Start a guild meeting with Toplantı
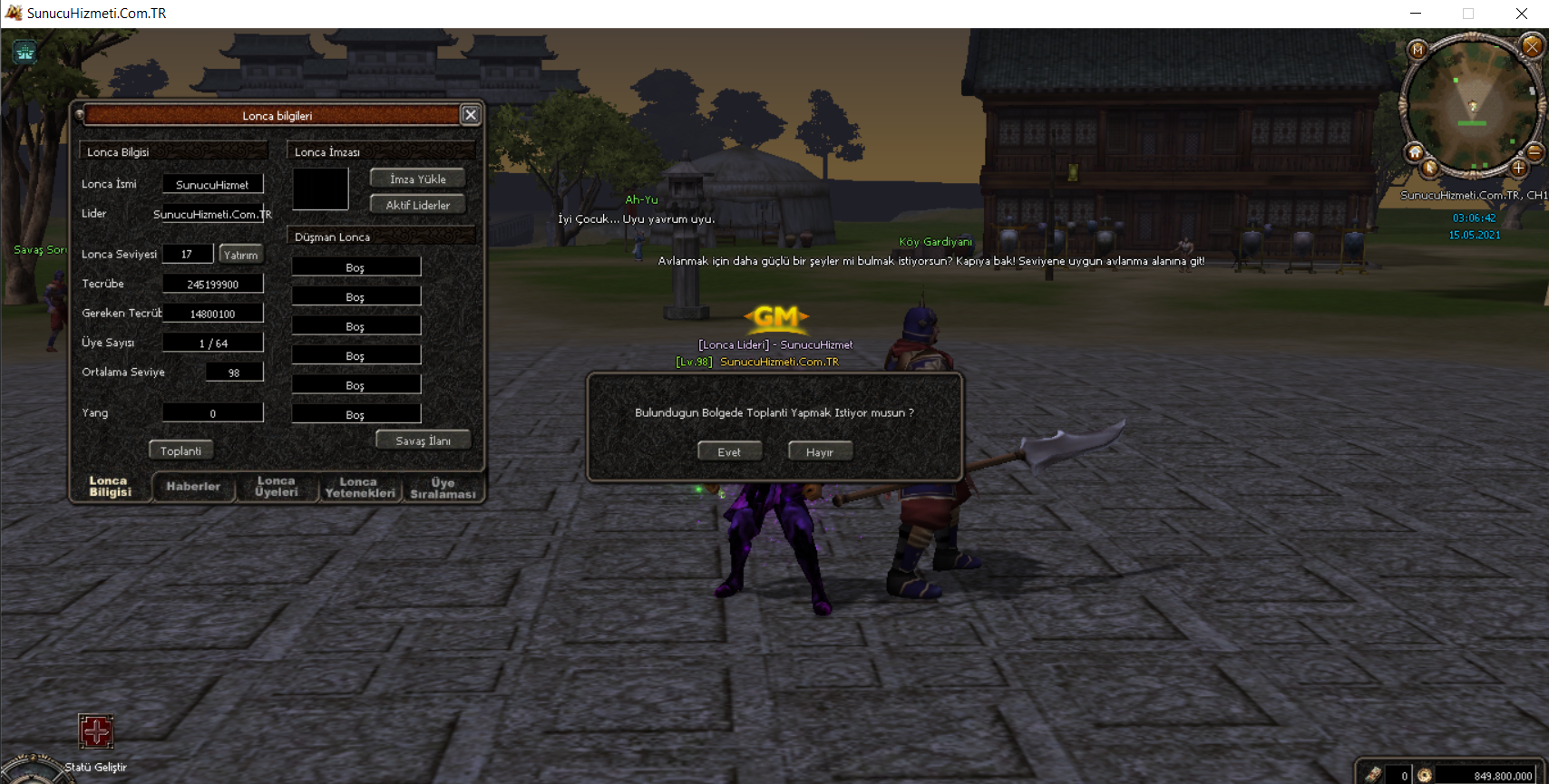1549x784 pixels. [180, 450]
